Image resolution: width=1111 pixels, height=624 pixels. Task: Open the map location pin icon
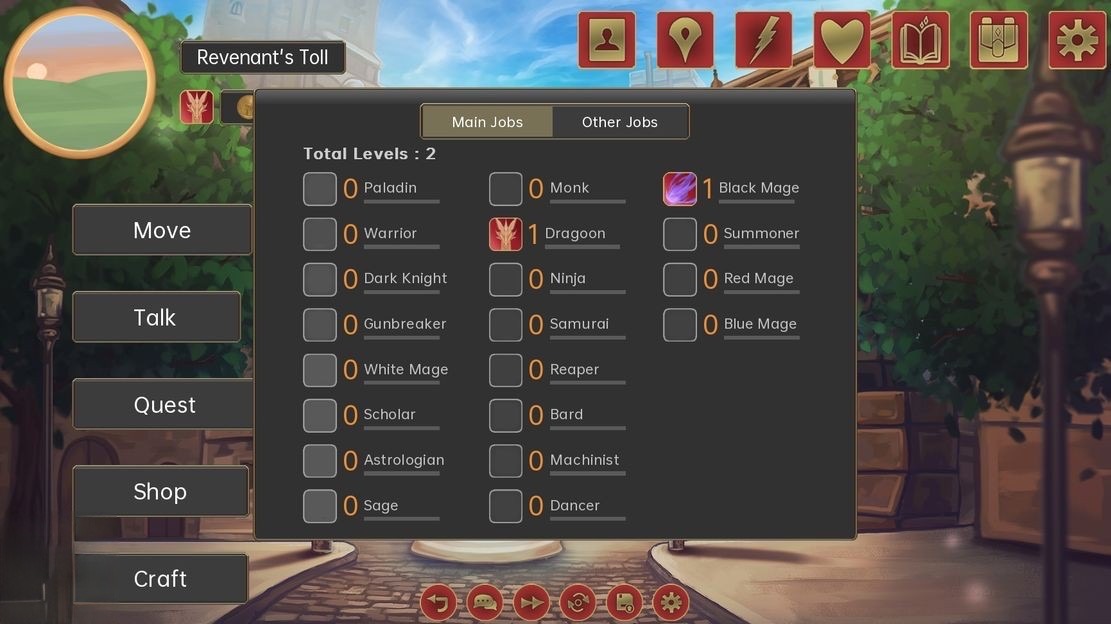(685, 40)
